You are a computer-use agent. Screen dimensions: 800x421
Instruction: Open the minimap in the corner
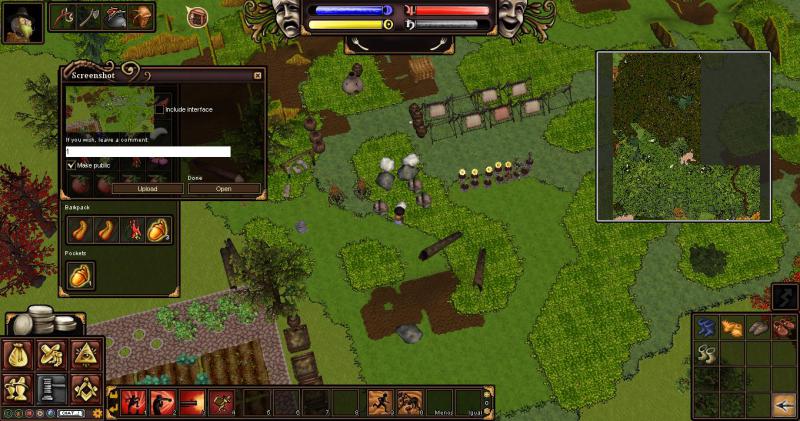coord(684,136)
